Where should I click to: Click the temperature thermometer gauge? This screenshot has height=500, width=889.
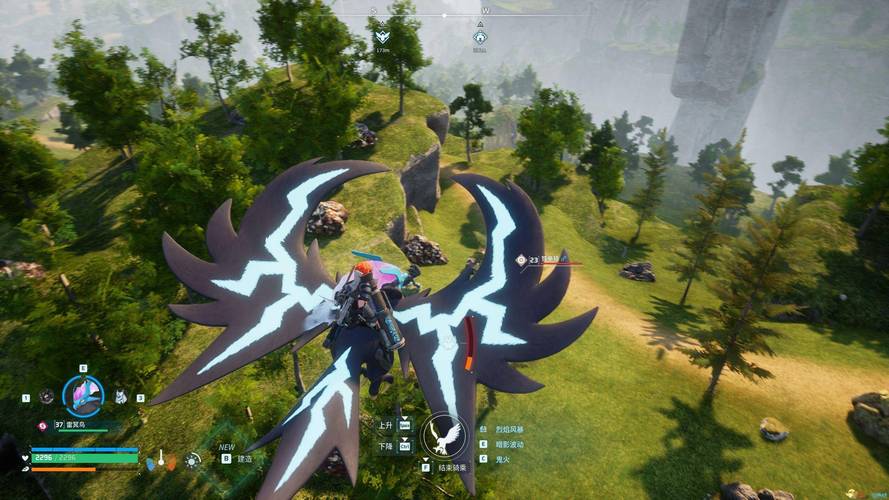pos(159,460)
